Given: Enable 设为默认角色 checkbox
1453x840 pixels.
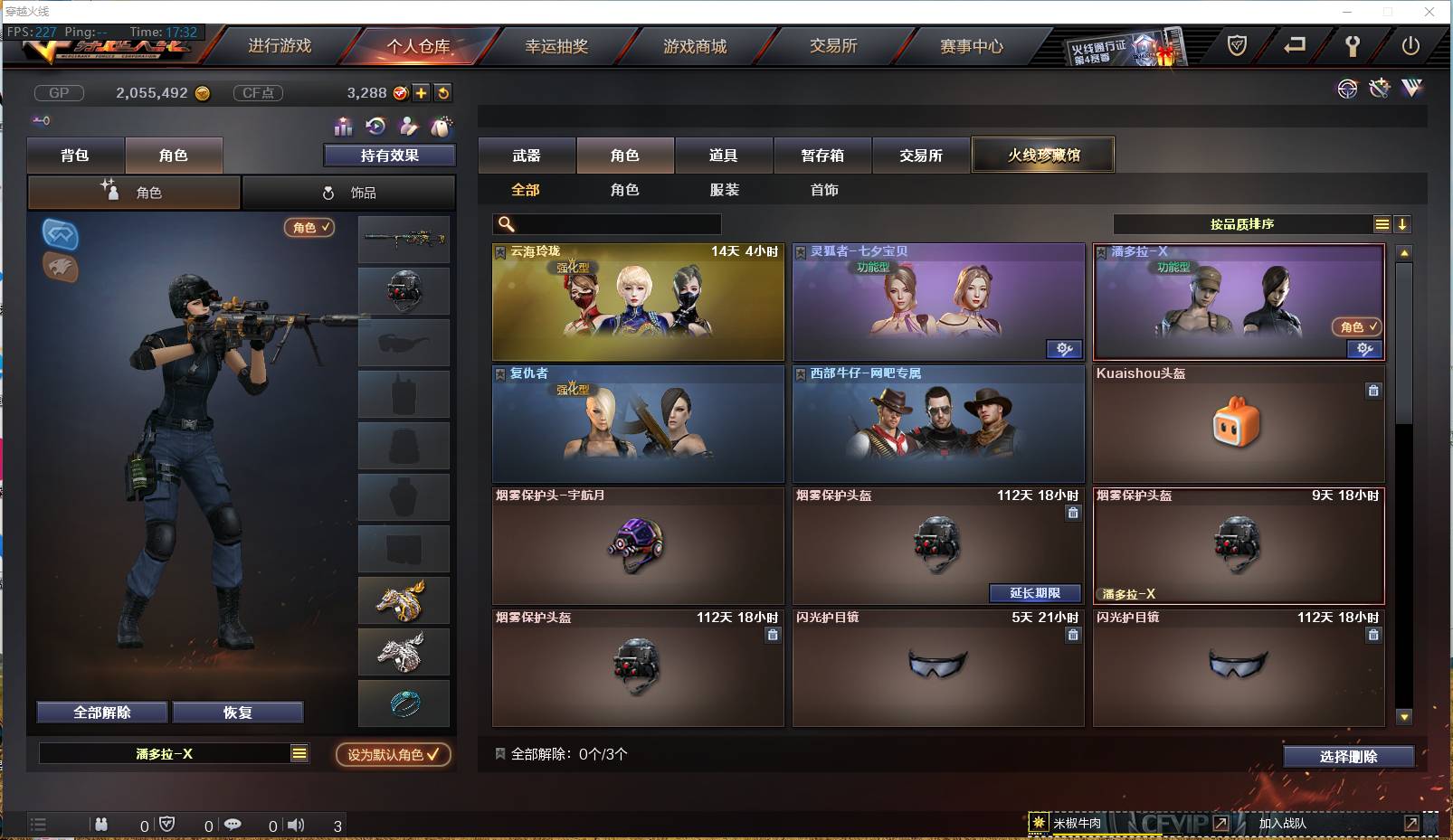Looking at the screenshot, I should pos(393,755).
